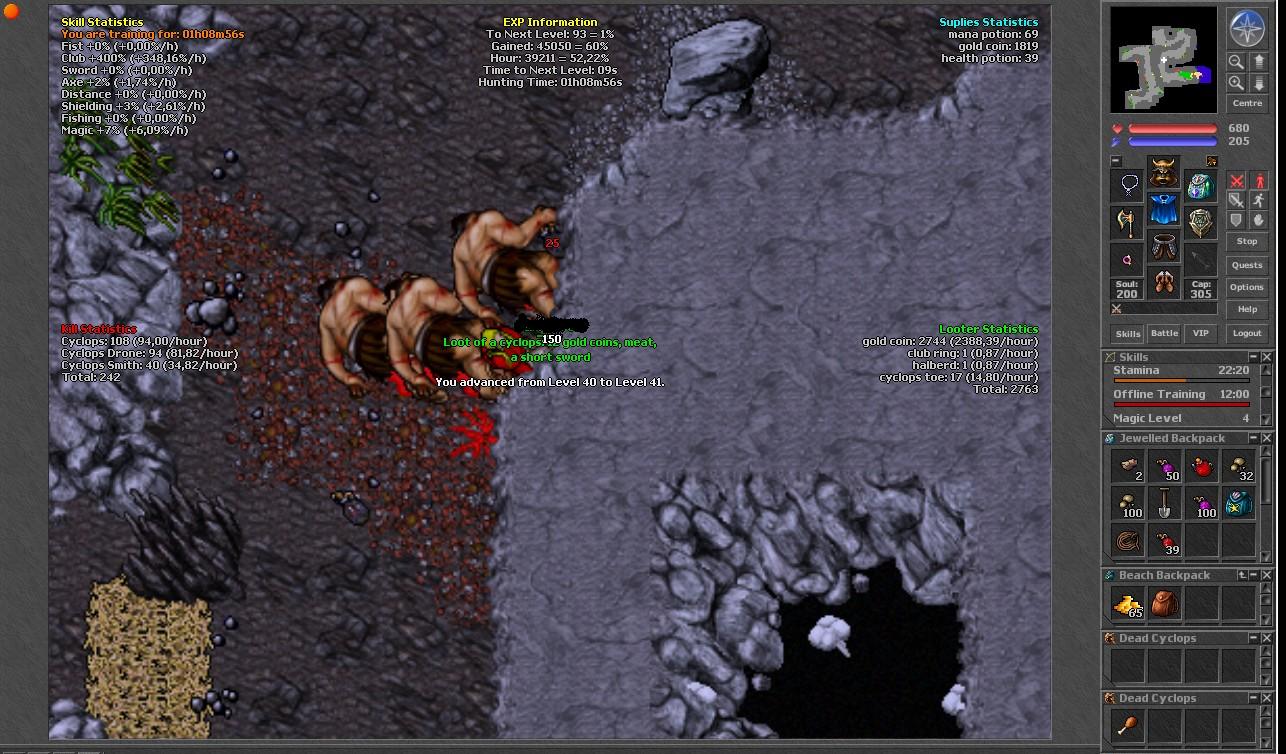This screenshot has height=754, width=1286.
Task: Open the Options menu
Action: [x=1247, y=287]
